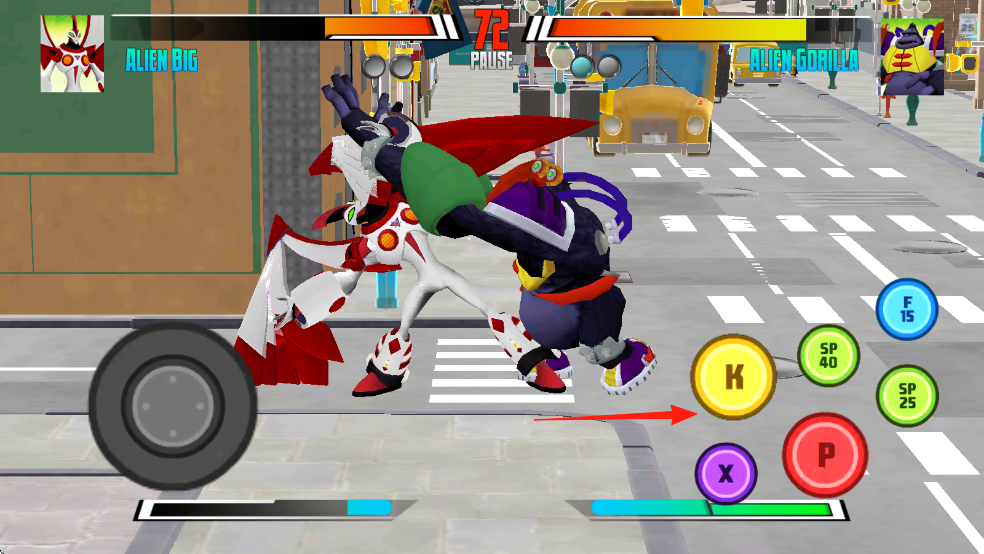Select the Alien Gorilla portrait

coord(912,57)
